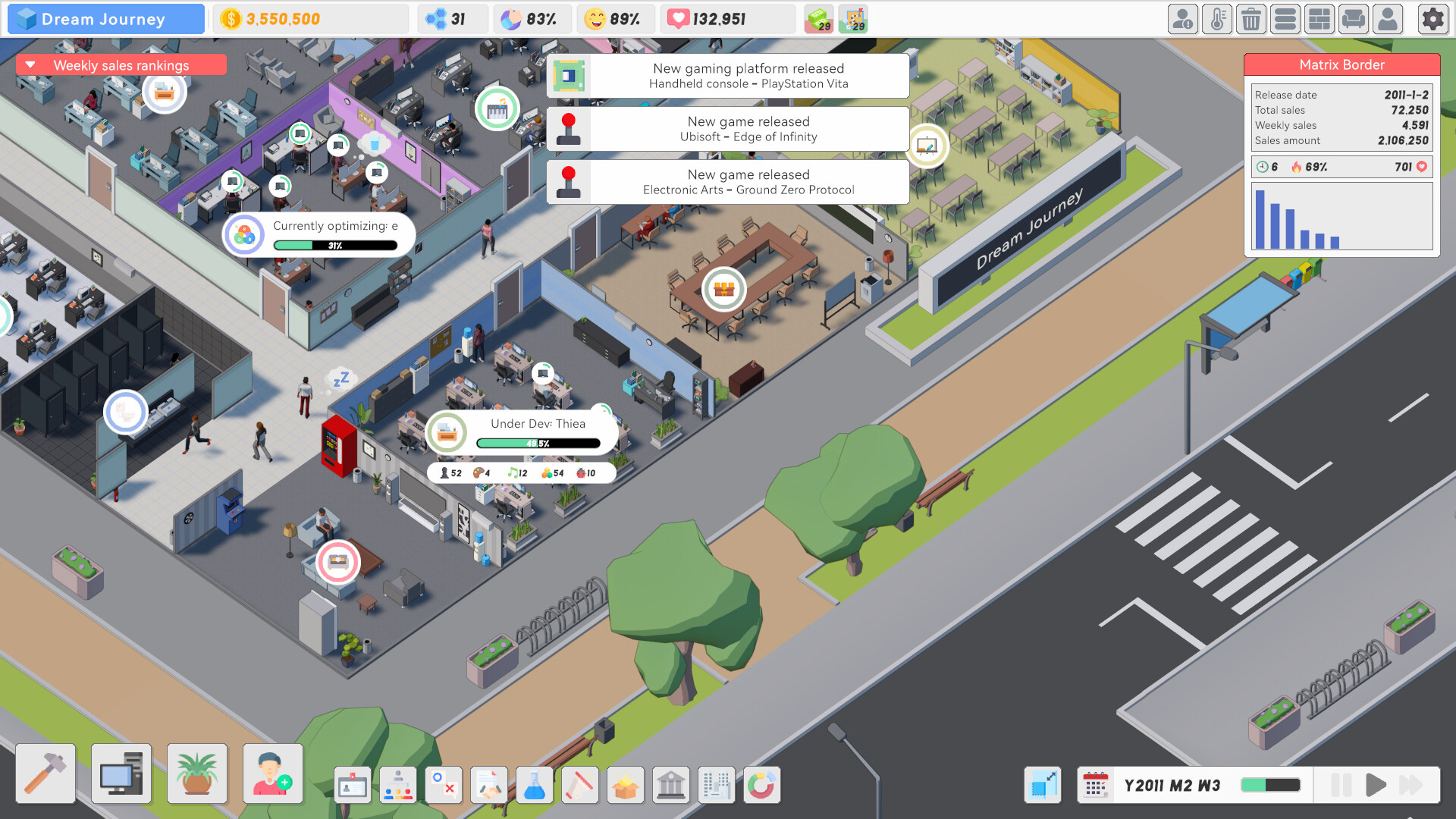Open the Contract handshake panel
1456x819 pixels.
point(489,785)
